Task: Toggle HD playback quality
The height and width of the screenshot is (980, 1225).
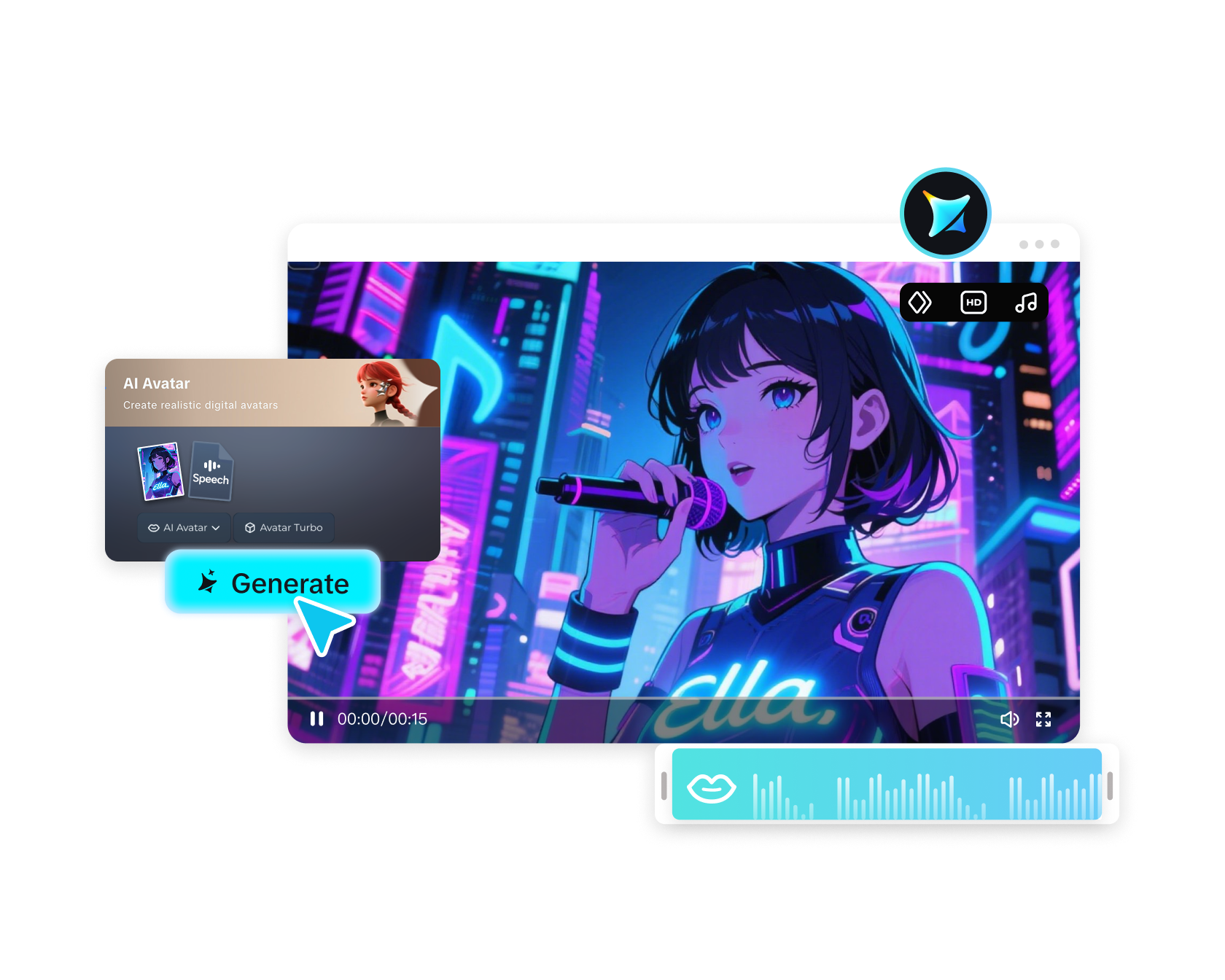Action: 973,302
